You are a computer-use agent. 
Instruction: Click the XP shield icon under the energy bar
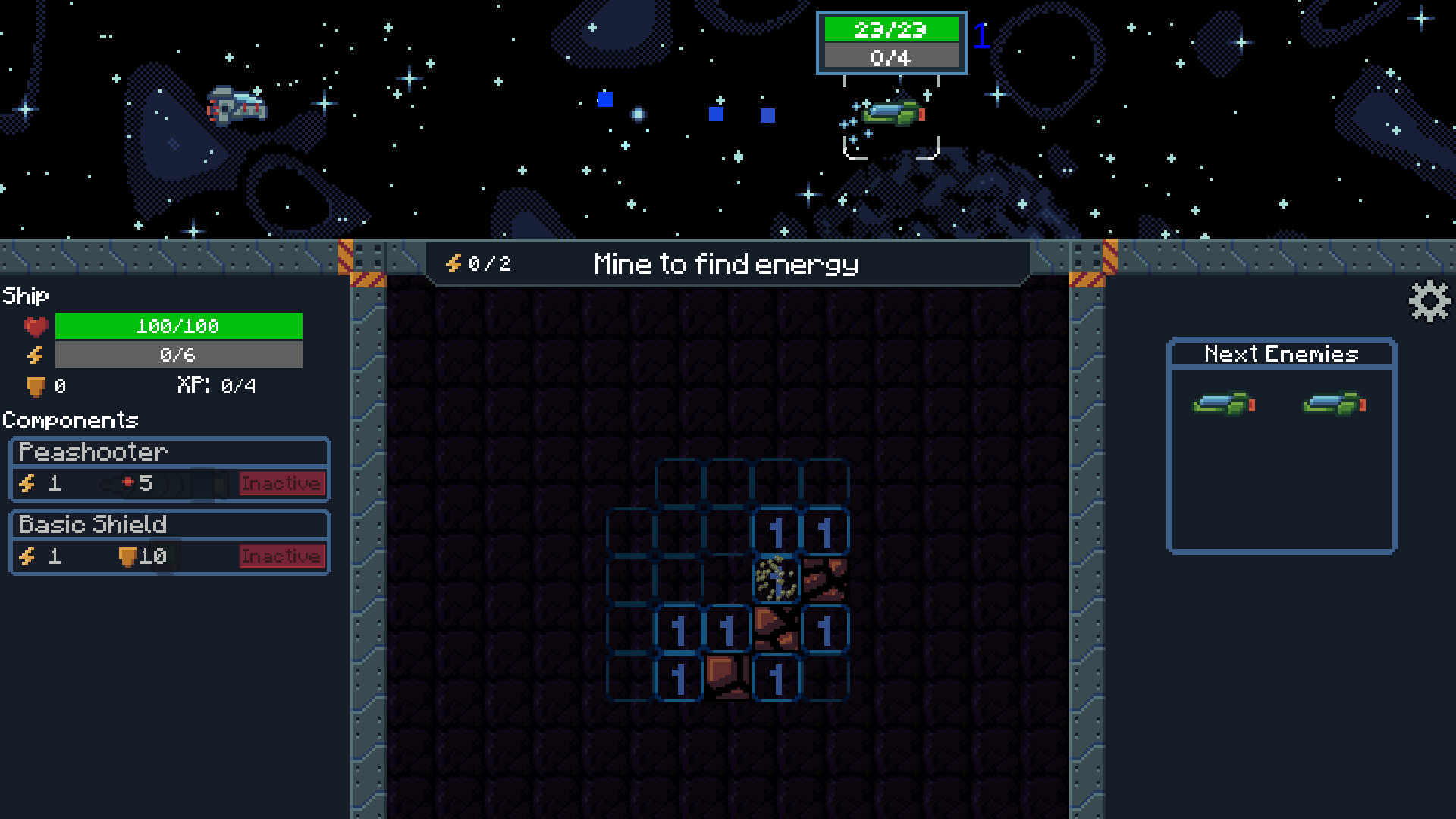pyautogui.click(x=35, y=385)
